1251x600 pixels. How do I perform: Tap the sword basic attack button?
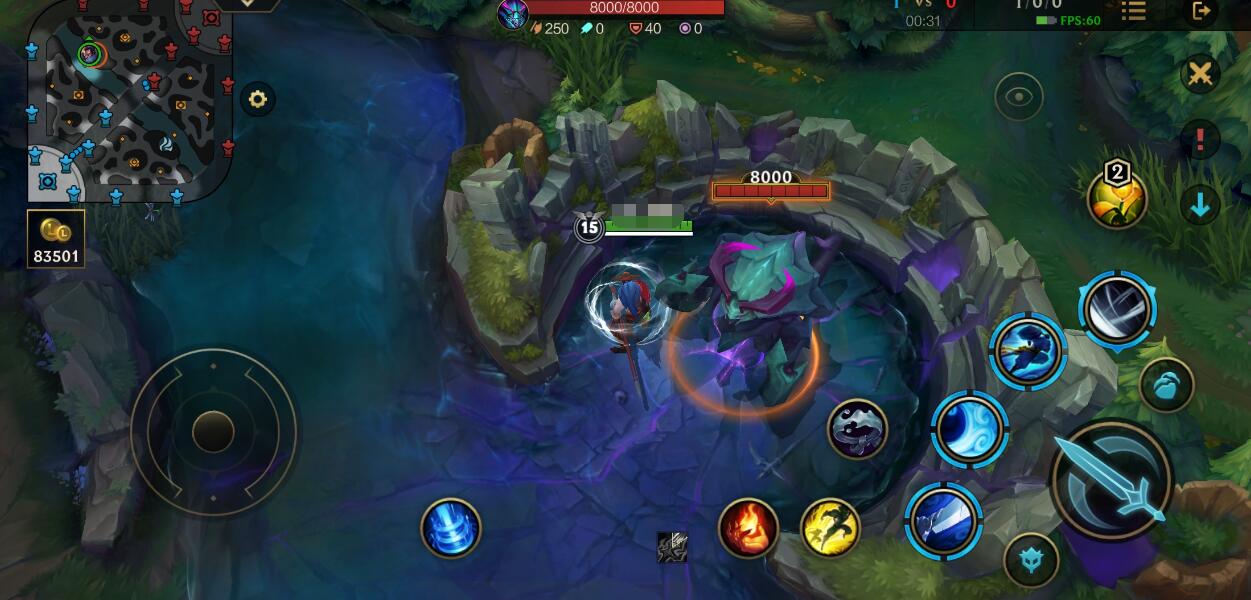[1111, 480]
